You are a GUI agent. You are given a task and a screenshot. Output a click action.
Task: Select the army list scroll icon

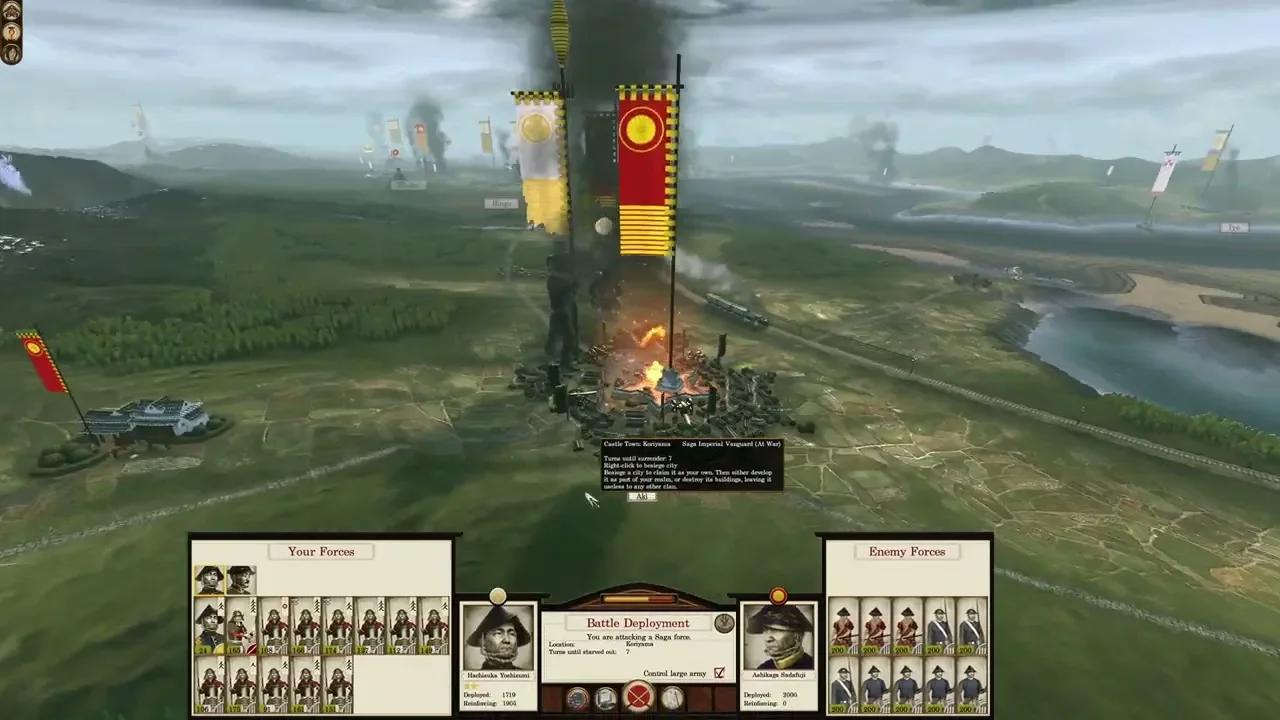tap(605, 698)
